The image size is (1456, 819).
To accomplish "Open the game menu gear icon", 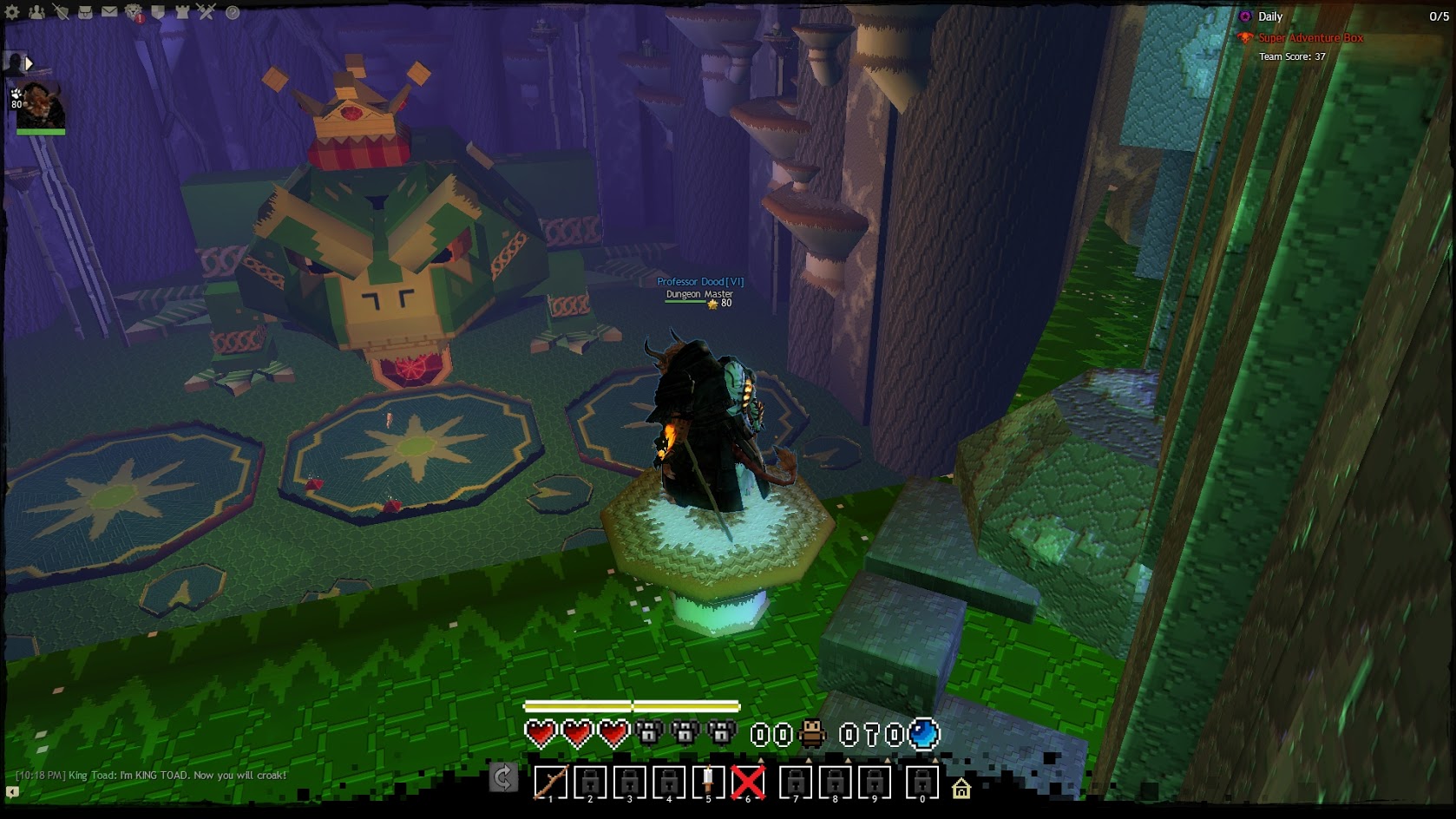I will pos(12,12).
